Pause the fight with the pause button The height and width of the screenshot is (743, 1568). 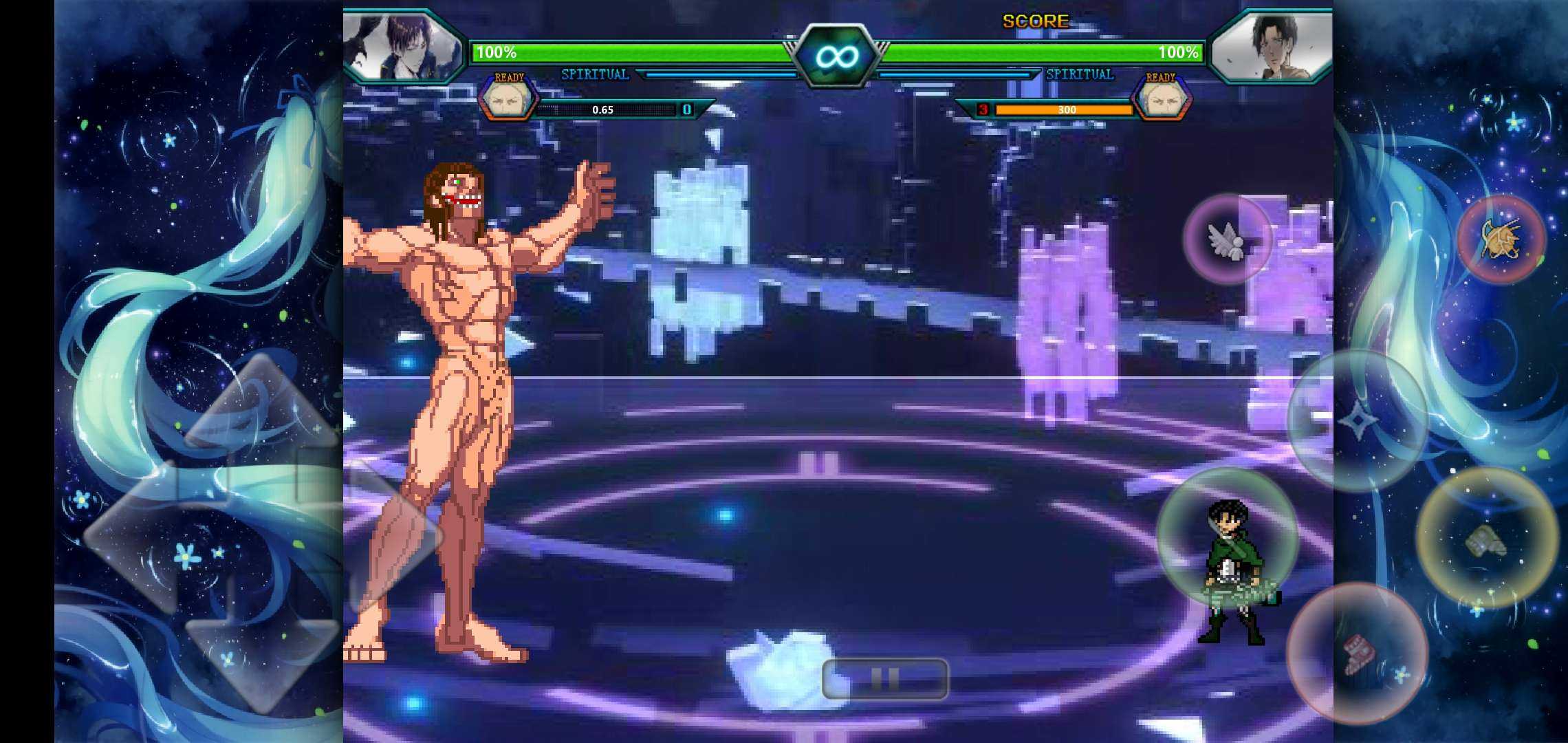885,679
